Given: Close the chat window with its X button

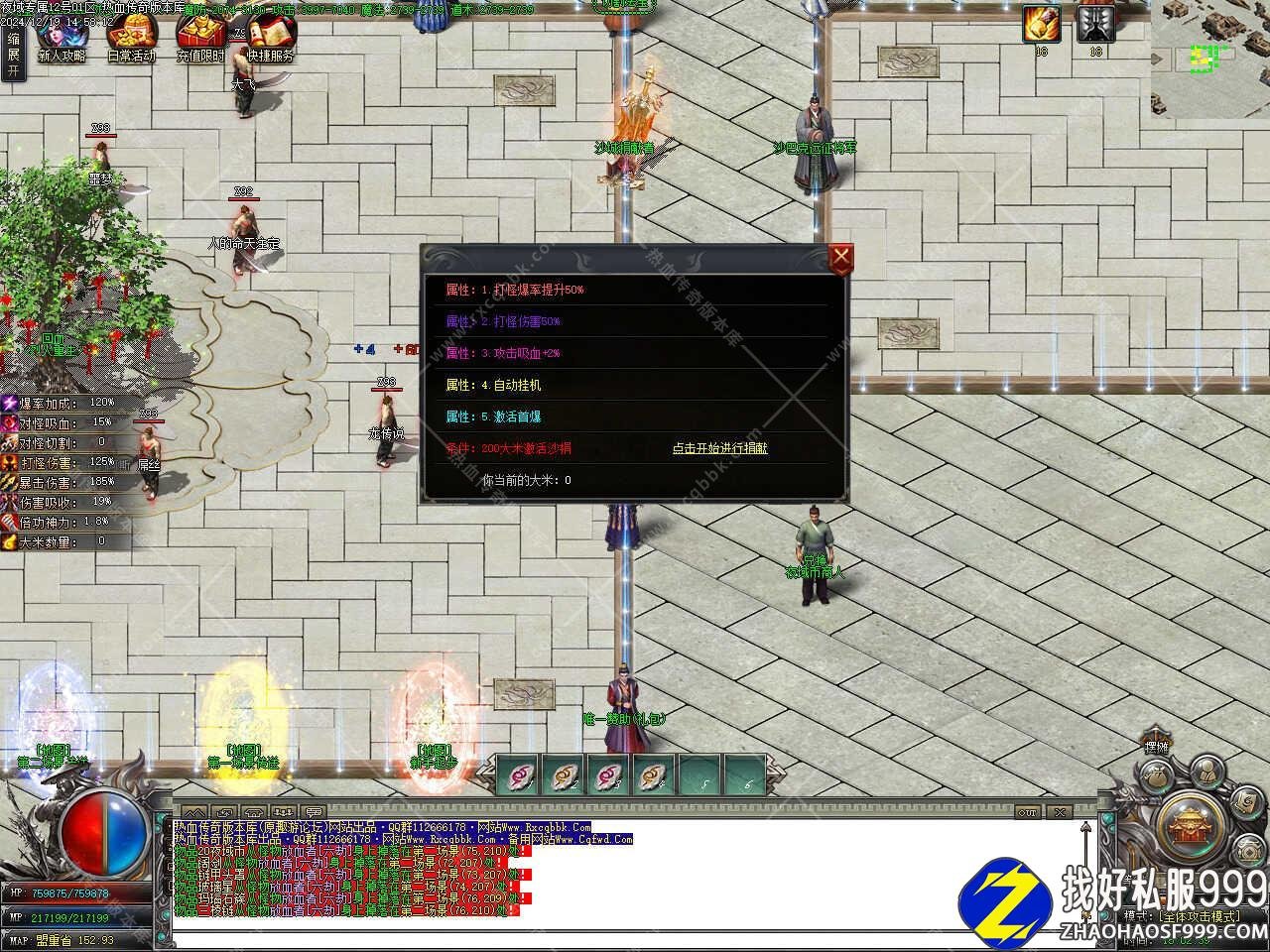Looking at the screenshot, I should coord(1061,812).
